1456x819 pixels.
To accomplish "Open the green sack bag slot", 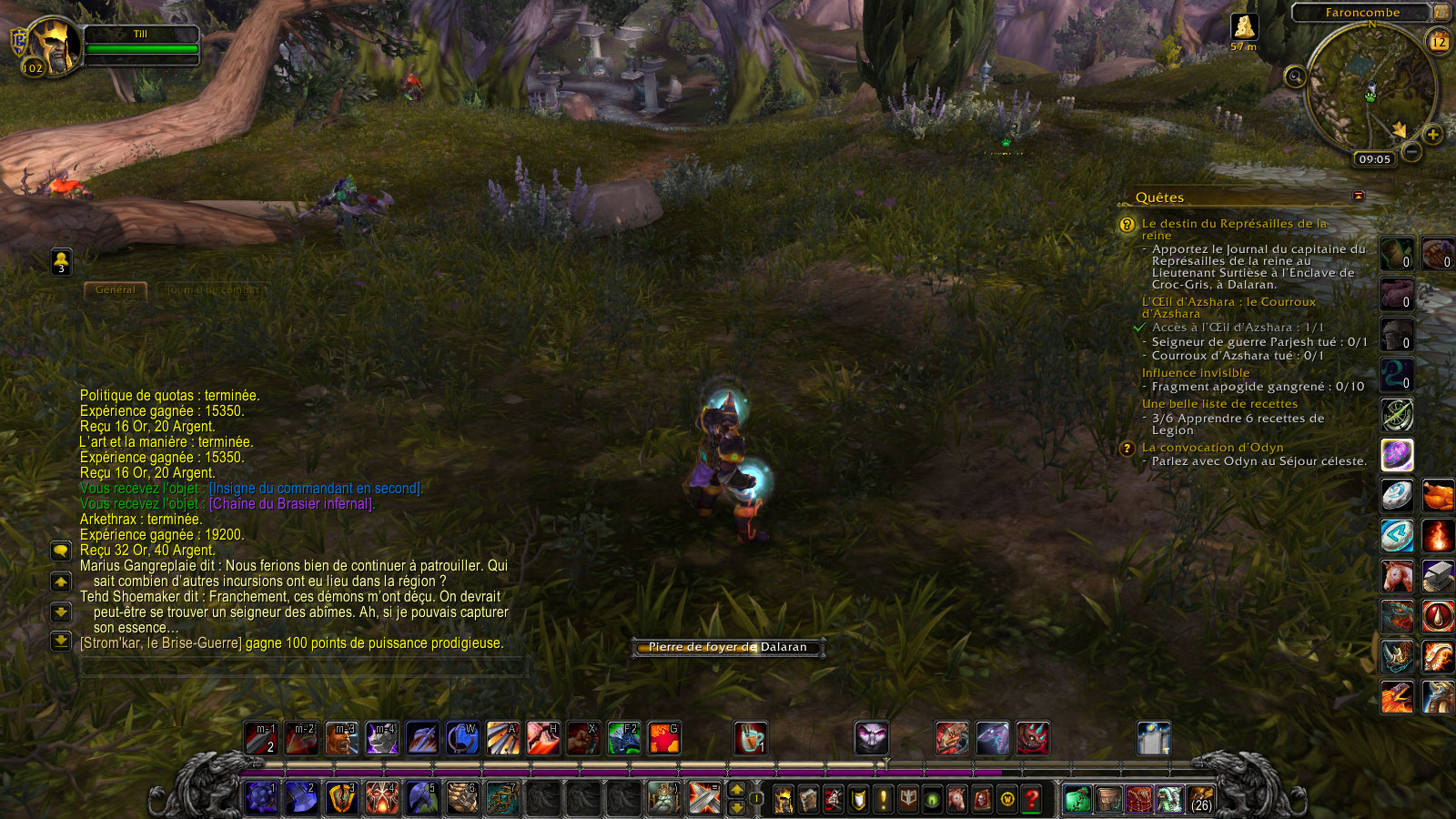I will pos(1077,800).
